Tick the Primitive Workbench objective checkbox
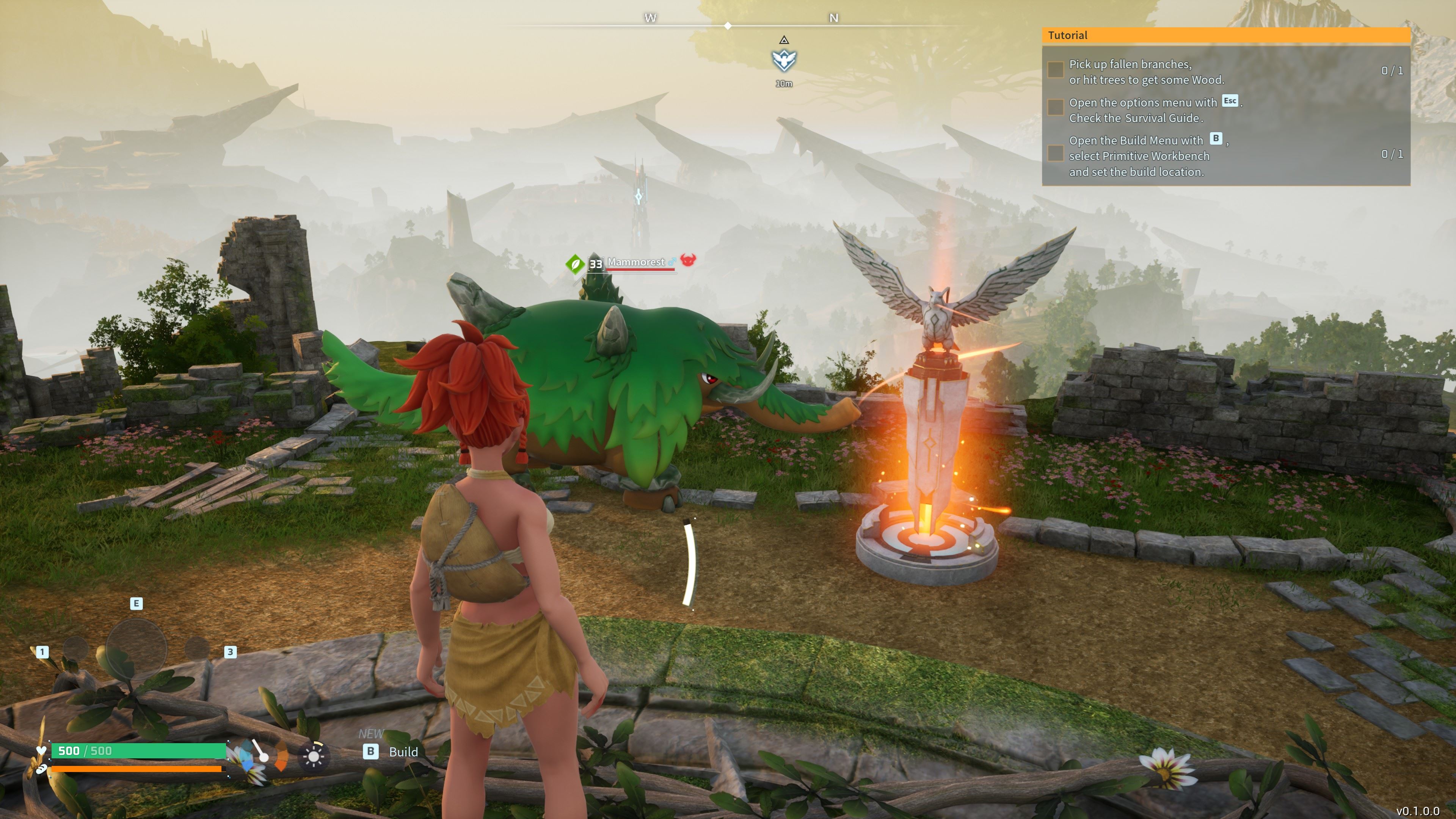This screenshot has height=819, width=1456. pyautogui.click(x=1055, y=153)
